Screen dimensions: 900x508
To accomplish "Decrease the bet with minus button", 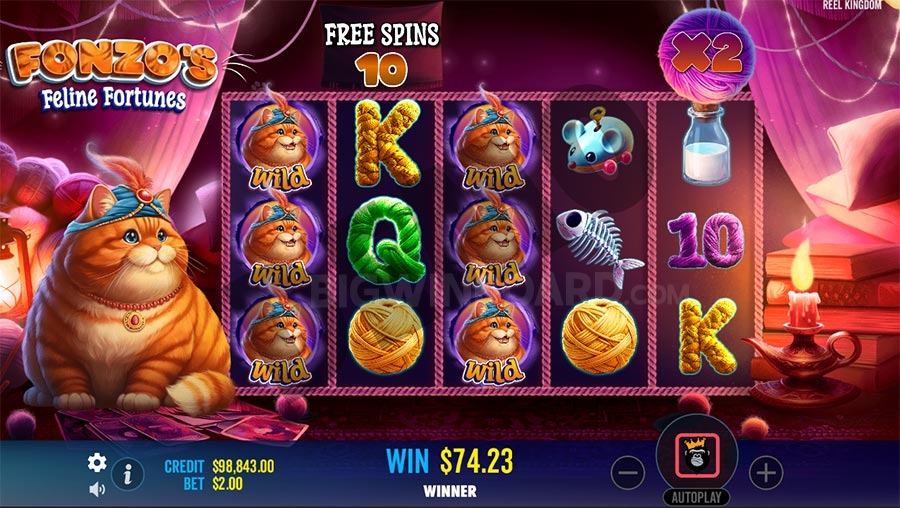I will click(627, 473).
